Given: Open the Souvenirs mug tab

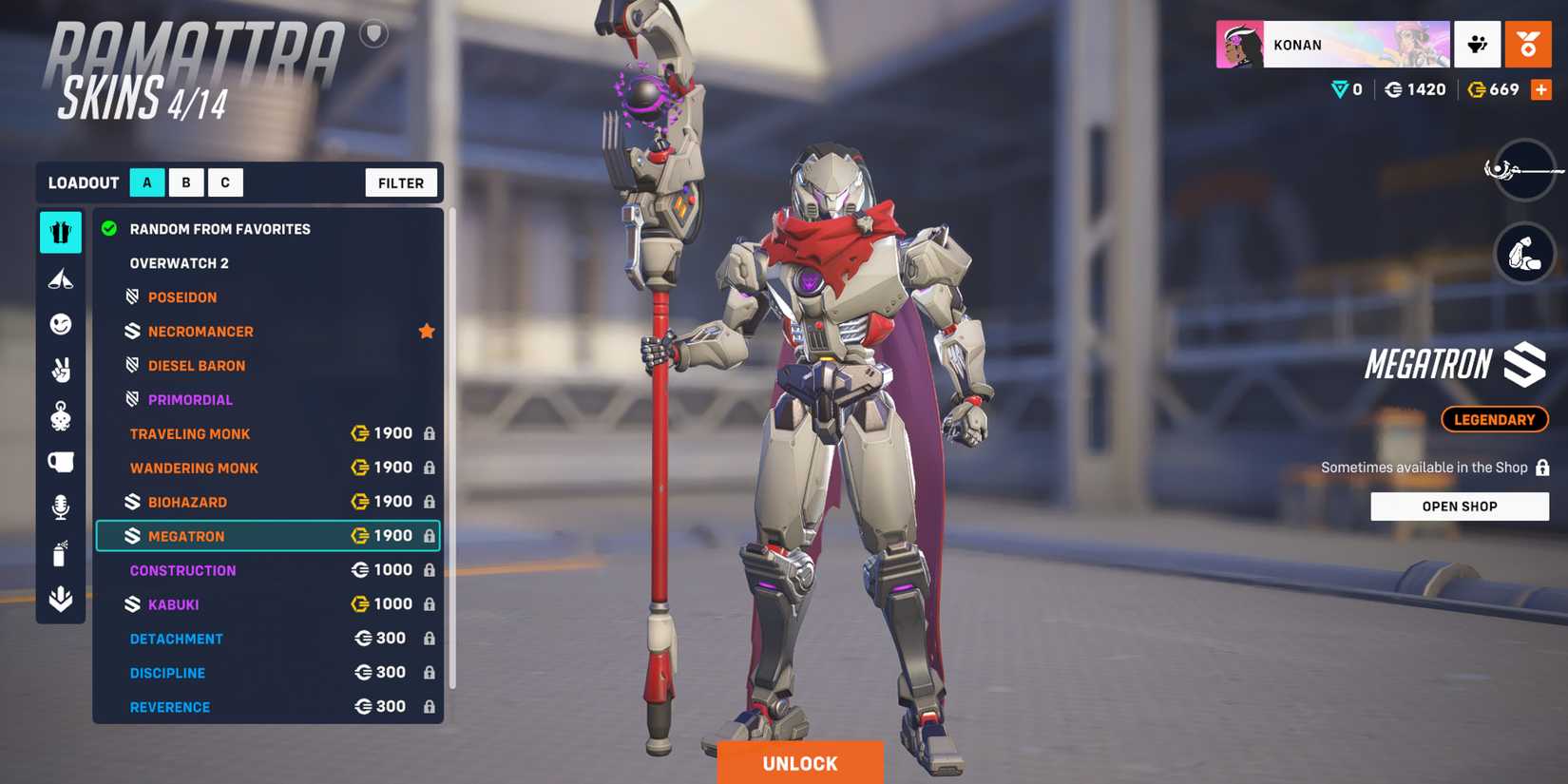Looking at the screenshot, I should [60, 461].
